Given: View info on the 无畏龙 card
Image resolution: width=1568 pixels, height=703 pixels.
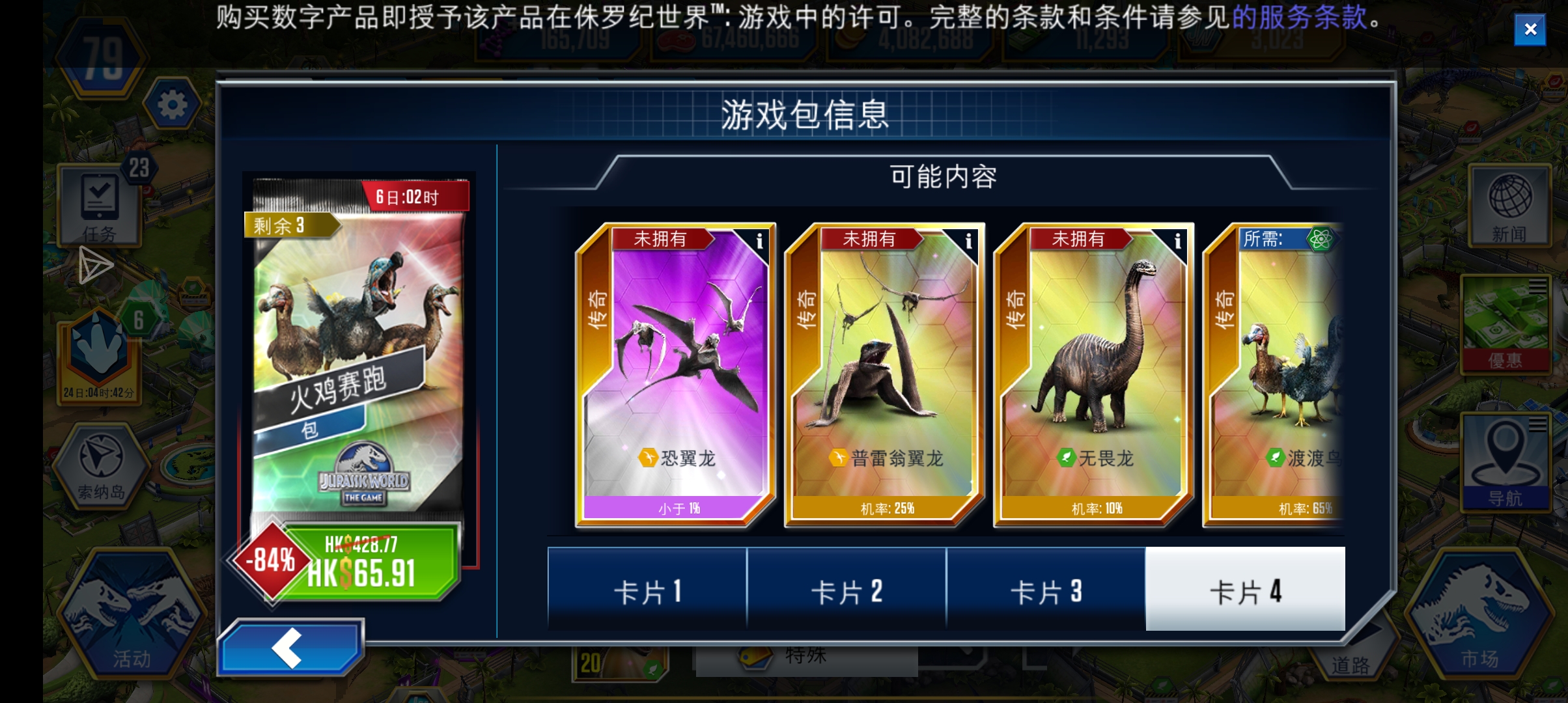Looking at the screenshot, I should coord(1179,241).
